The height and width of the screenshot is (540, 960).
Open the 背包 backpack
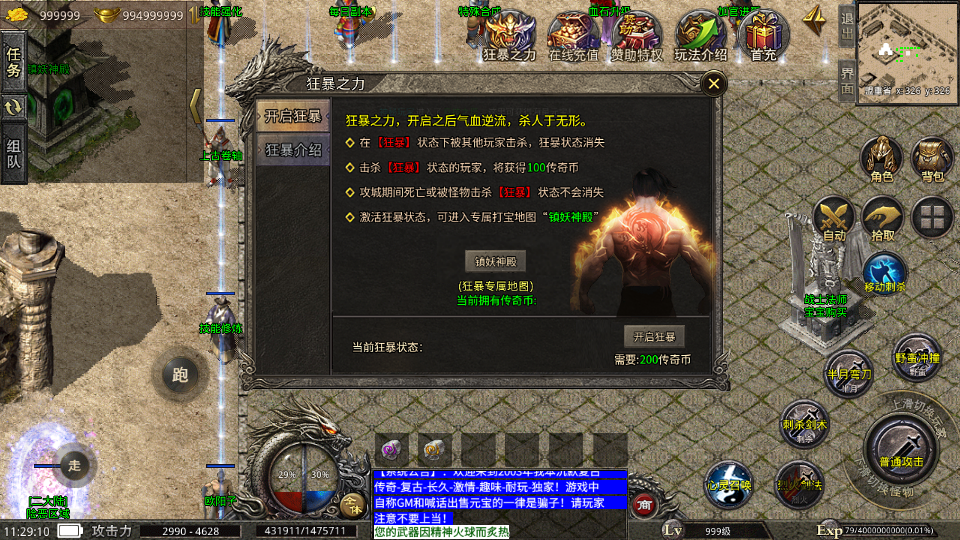[x=932, y=160]
